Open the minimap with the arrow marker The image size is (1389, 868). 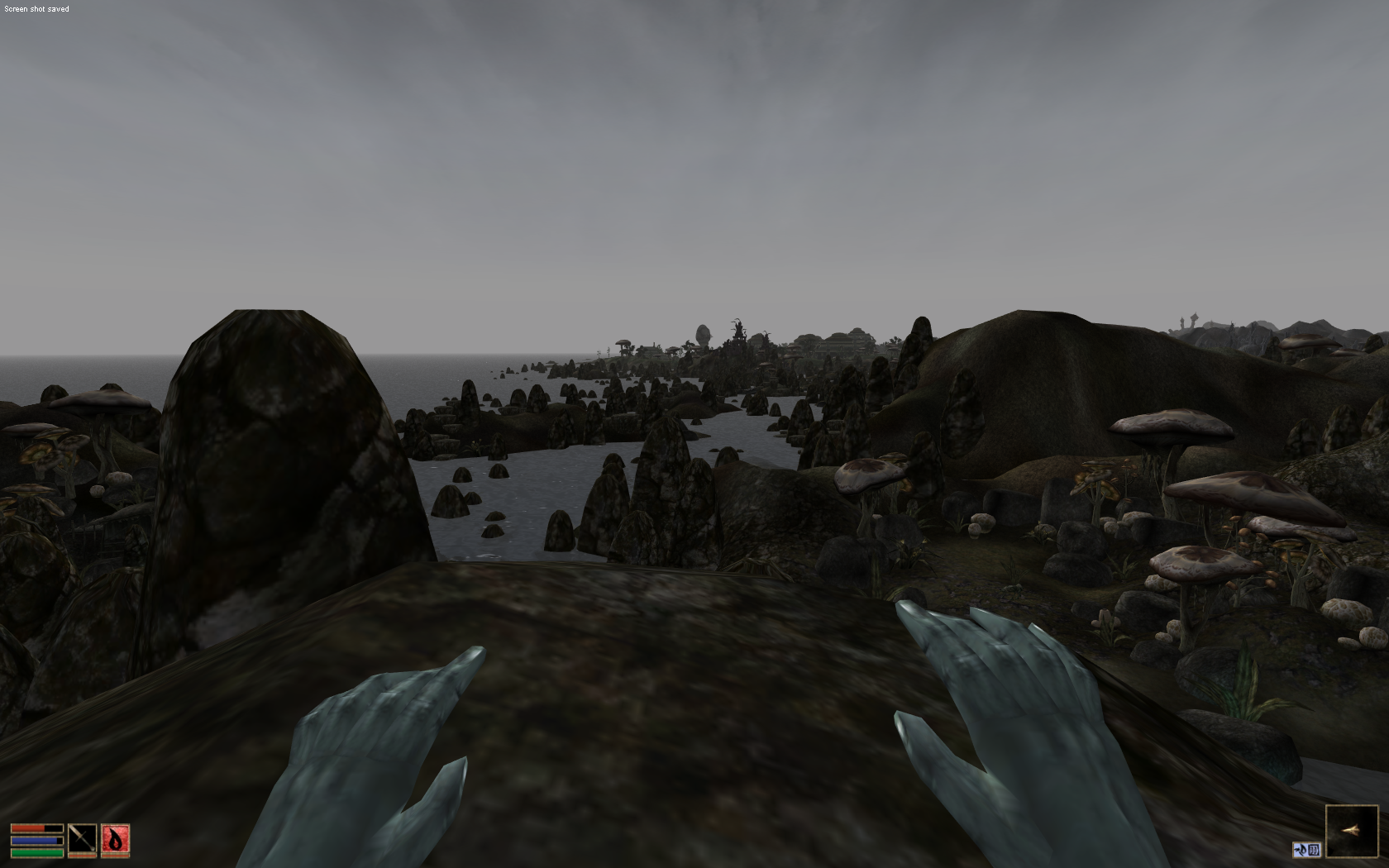(x=1352, y=830)
